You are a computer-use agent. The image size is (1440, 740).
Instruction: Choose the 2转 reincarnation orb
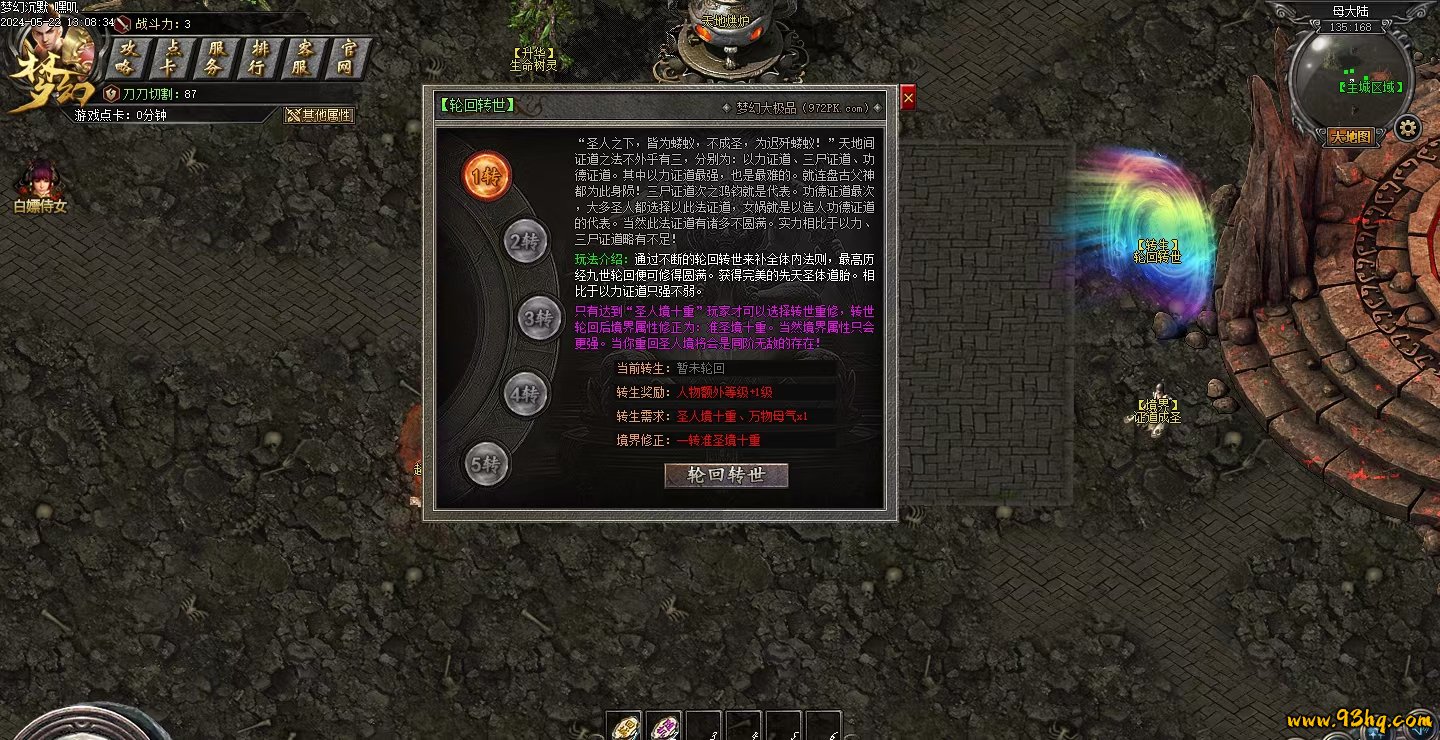pyautogui.click(x=525, y=241)
